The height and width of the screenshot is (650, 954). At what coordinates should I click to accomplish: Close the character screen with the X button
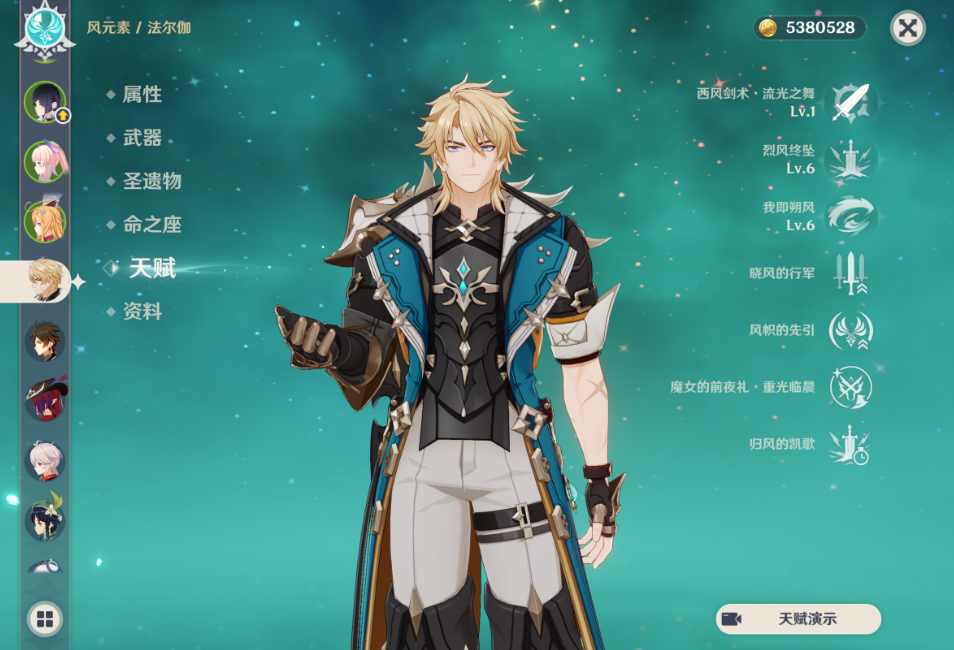tap(907, 28)
